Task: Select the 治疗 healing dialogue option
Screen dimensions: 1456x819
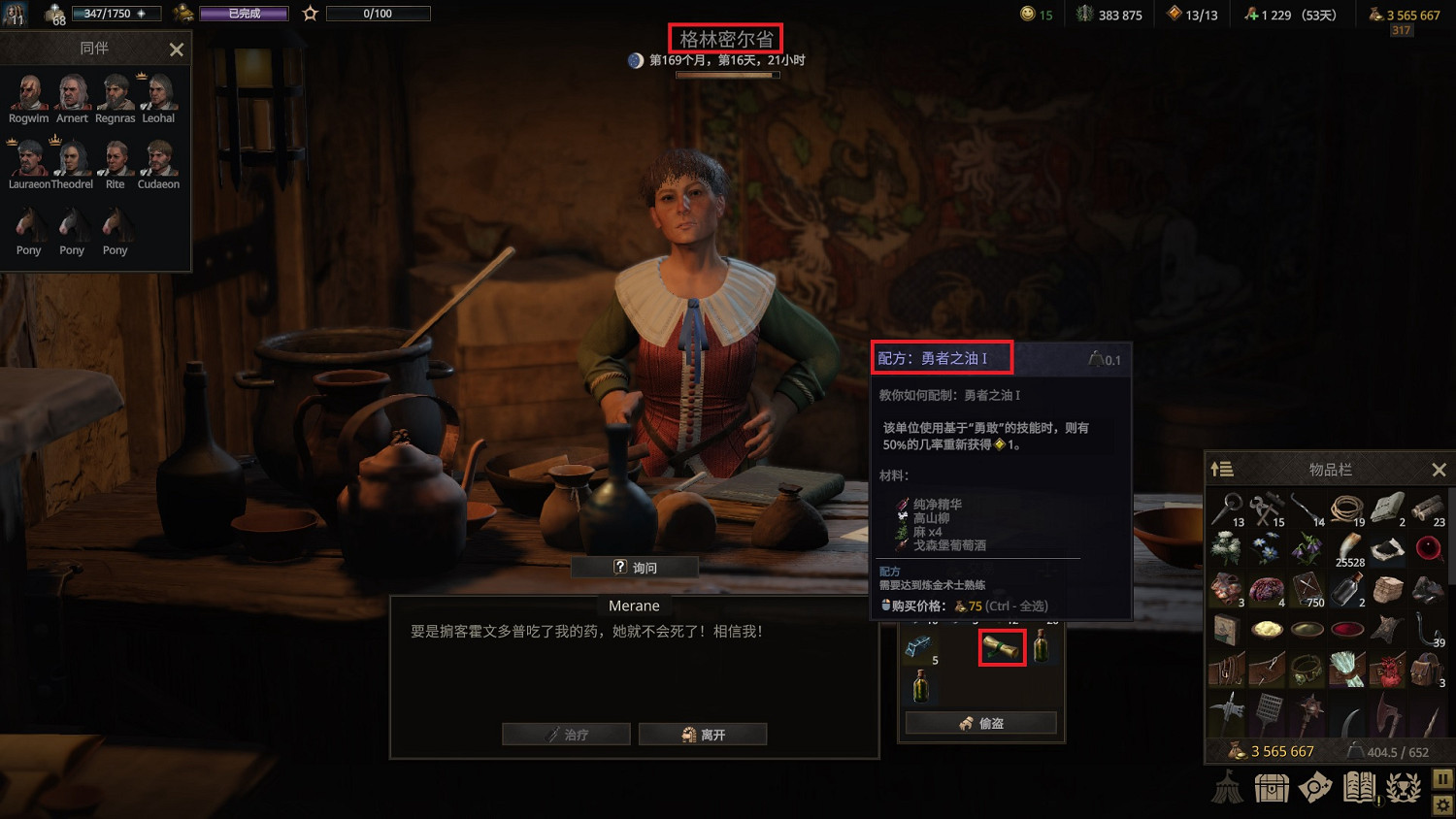Action: pyautogui.click(x=566, y=734)
